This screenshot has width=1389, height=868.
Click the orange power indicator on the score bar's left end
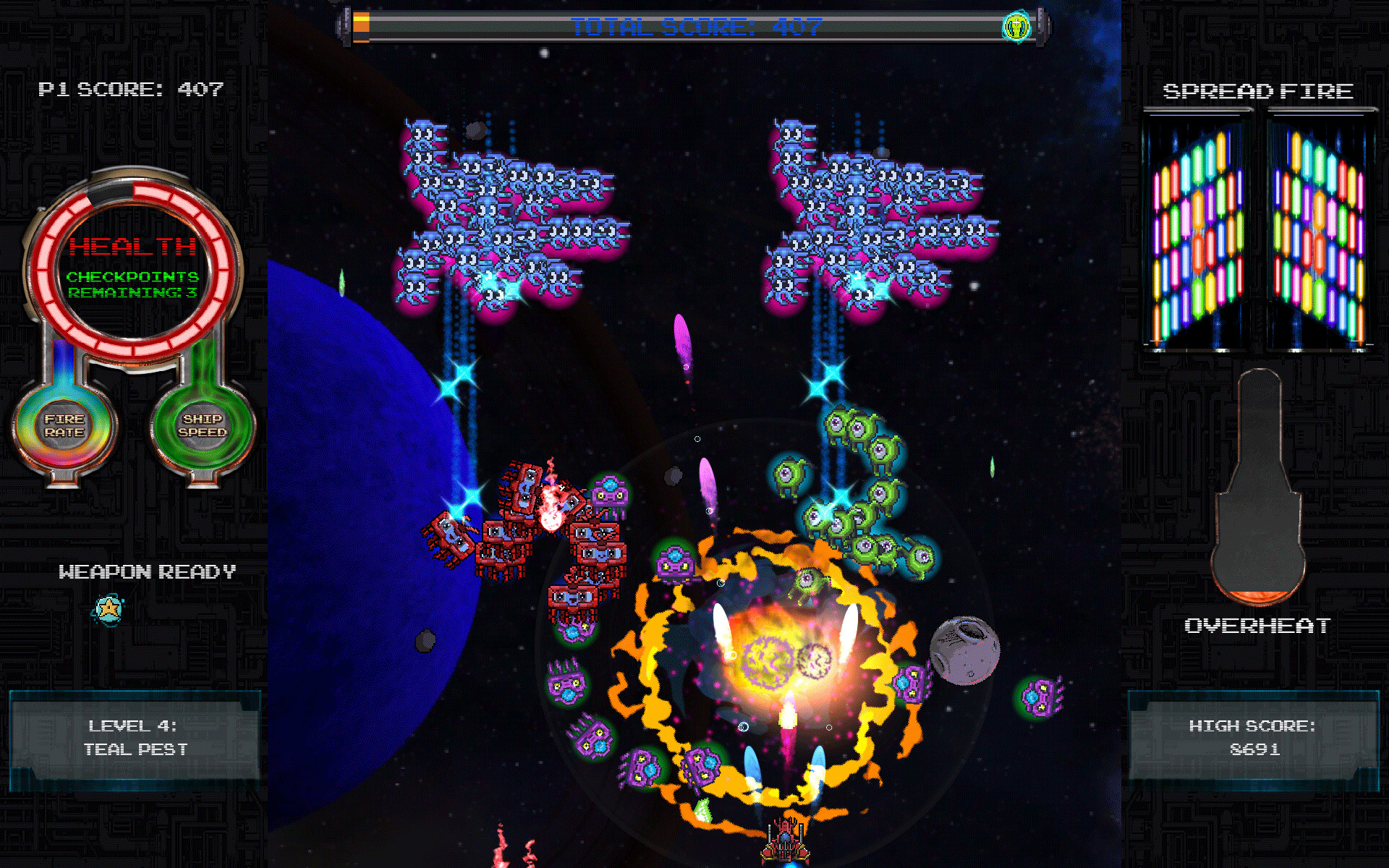360,25
